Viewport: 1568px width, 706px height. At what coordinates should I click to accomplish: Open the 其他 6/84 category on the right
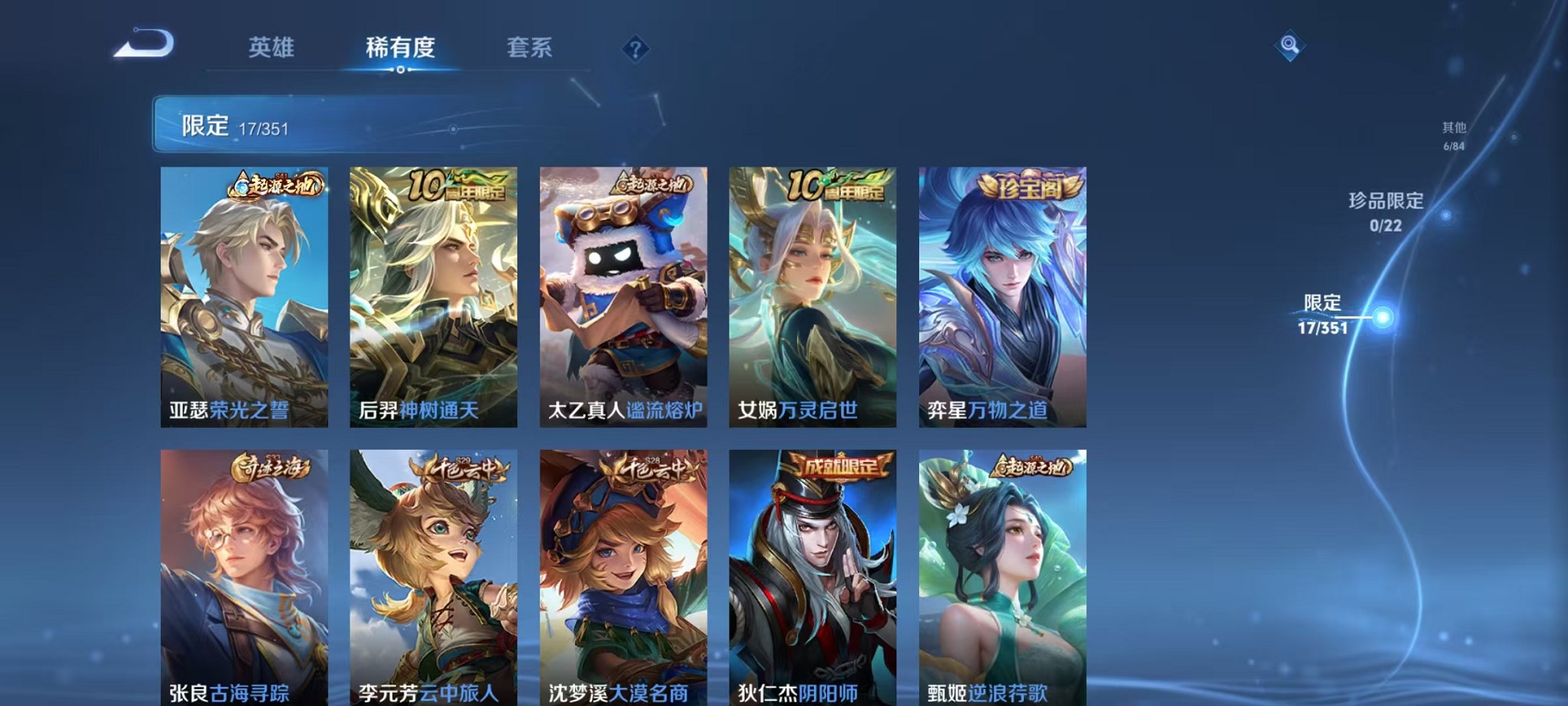1455,137
